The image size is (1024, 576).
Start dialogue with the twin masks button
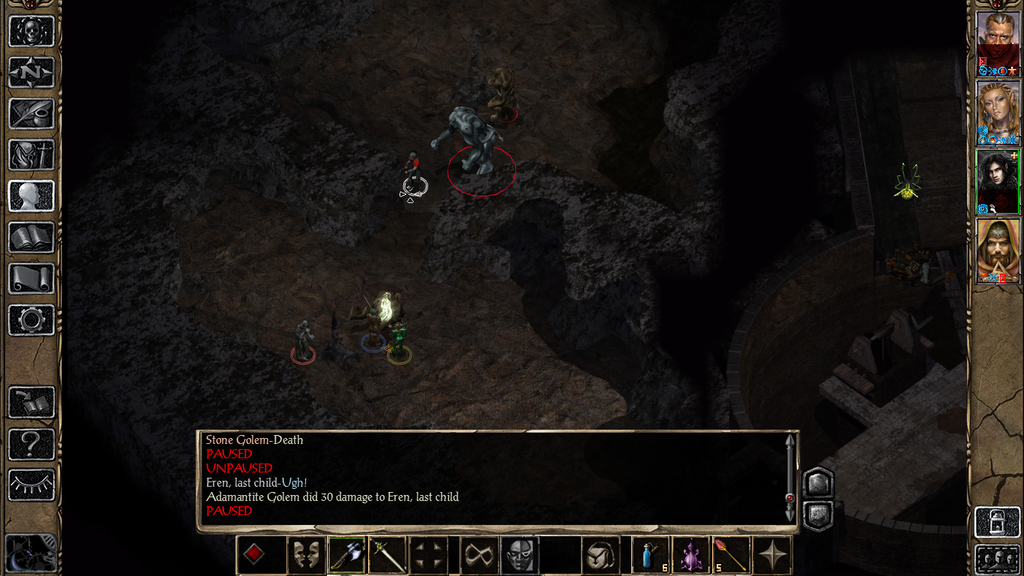click(305, 555)
